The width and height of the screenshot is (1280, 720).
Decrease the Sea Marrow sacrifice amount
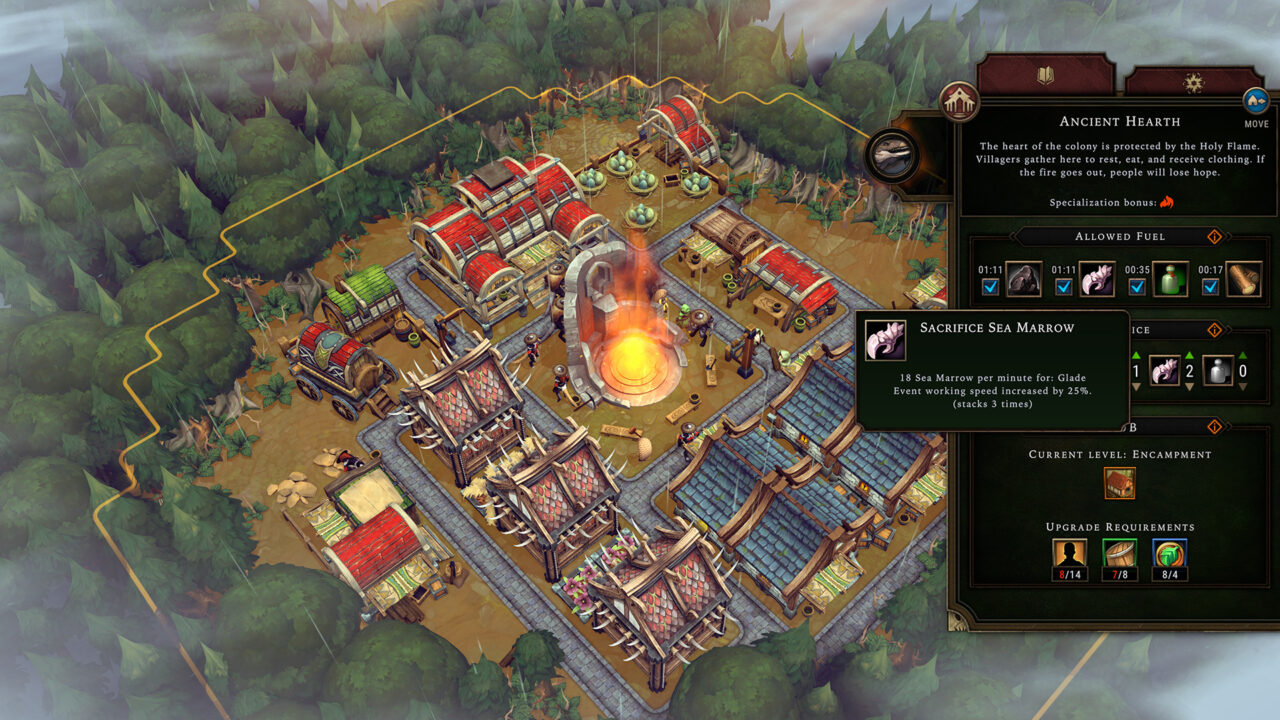[1189, 386]
